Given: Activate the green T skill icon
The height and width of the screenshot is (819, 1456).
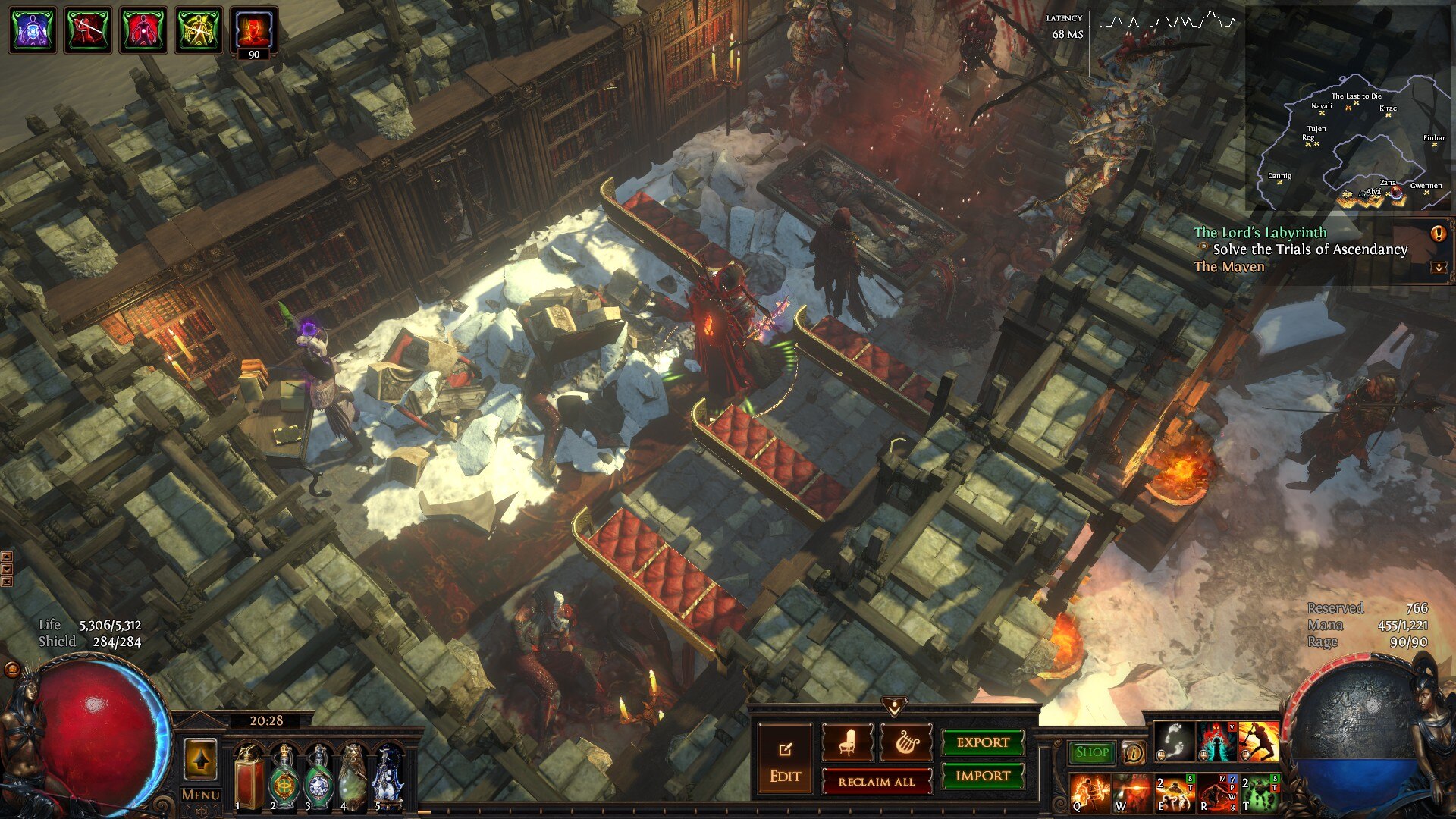Looking at the screenshot, I should click(1259, 792).
